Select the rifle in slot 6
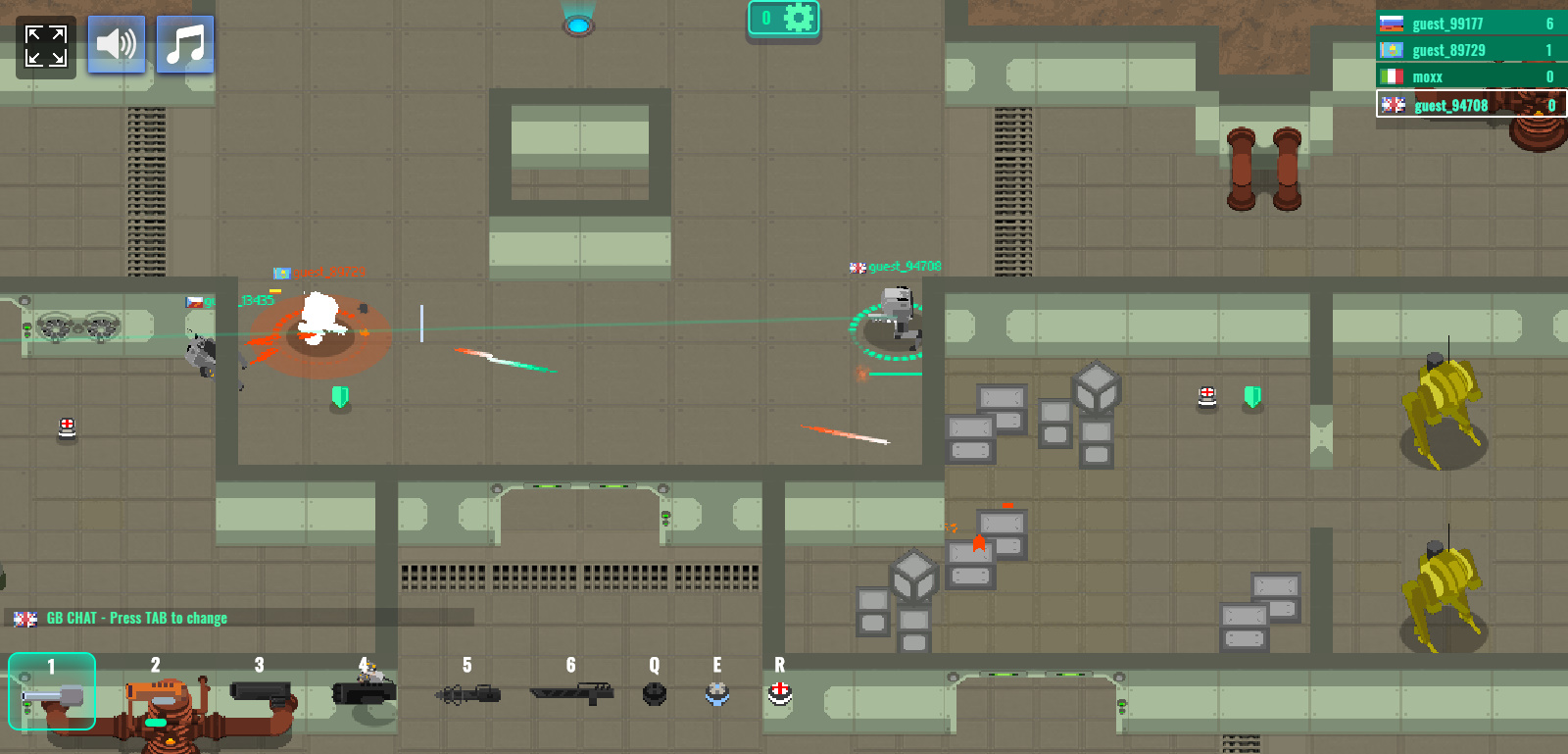Viewport: 1568px width, 754px height. pyautogui.click(x=571, y=693)
